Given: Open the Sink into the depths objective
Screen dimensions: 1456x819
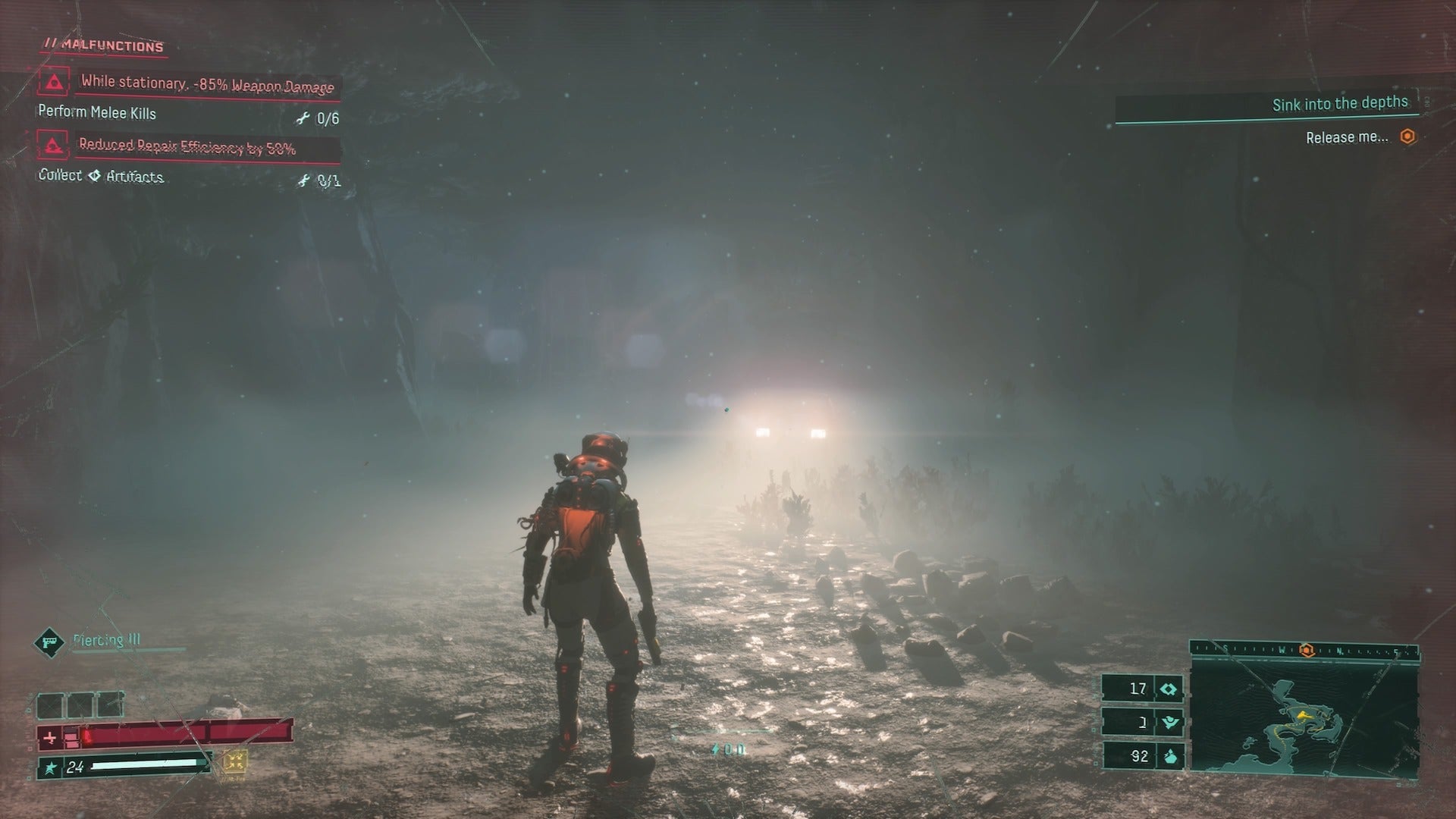Looking at the screenshot, I should pyautogui.click(x=1339, y=104).
